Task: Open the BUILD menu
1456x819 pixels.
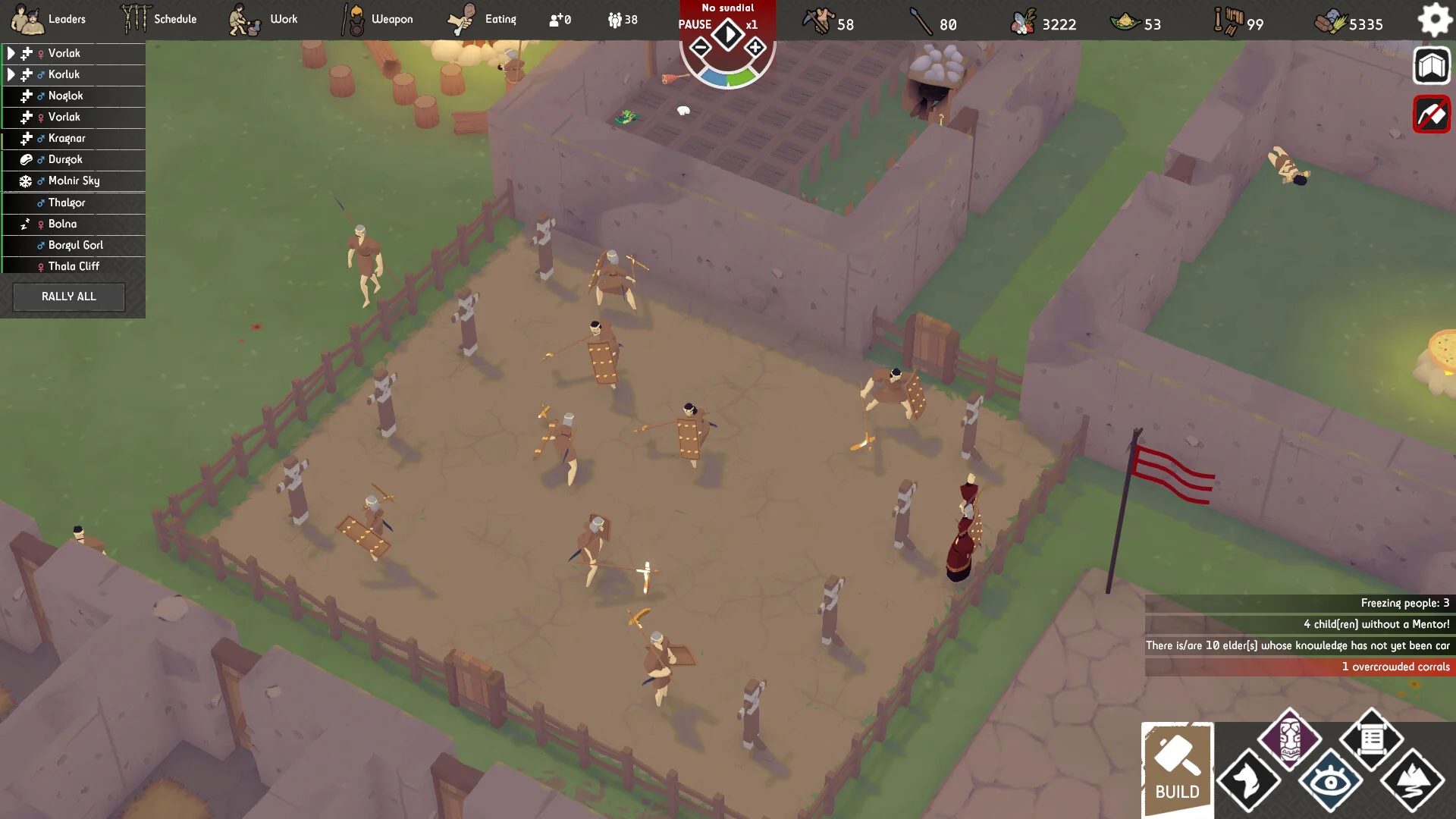Action: coord(1177,768)
